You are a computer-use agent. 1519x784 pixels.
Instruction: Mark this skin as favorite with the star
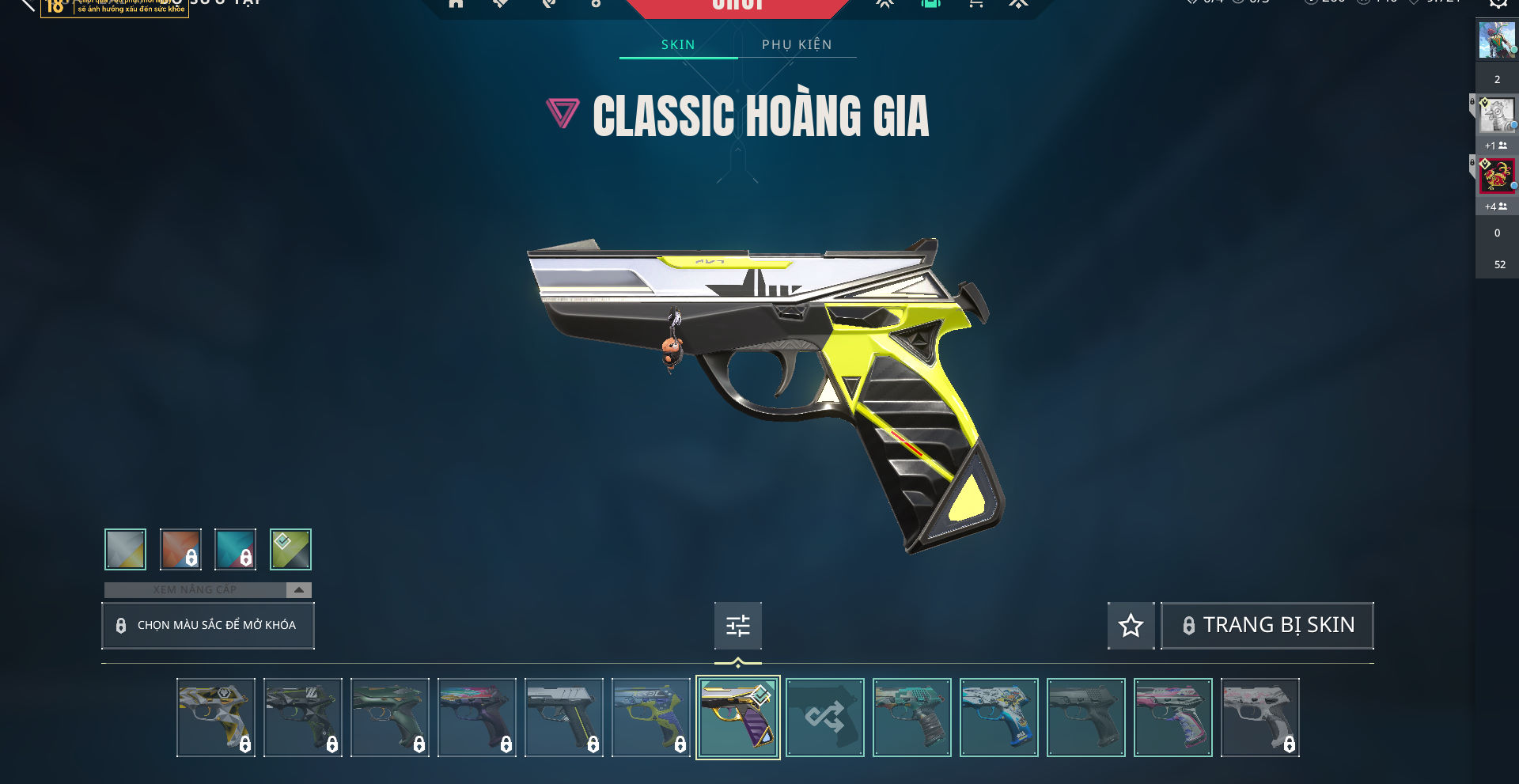point(1131,626)
